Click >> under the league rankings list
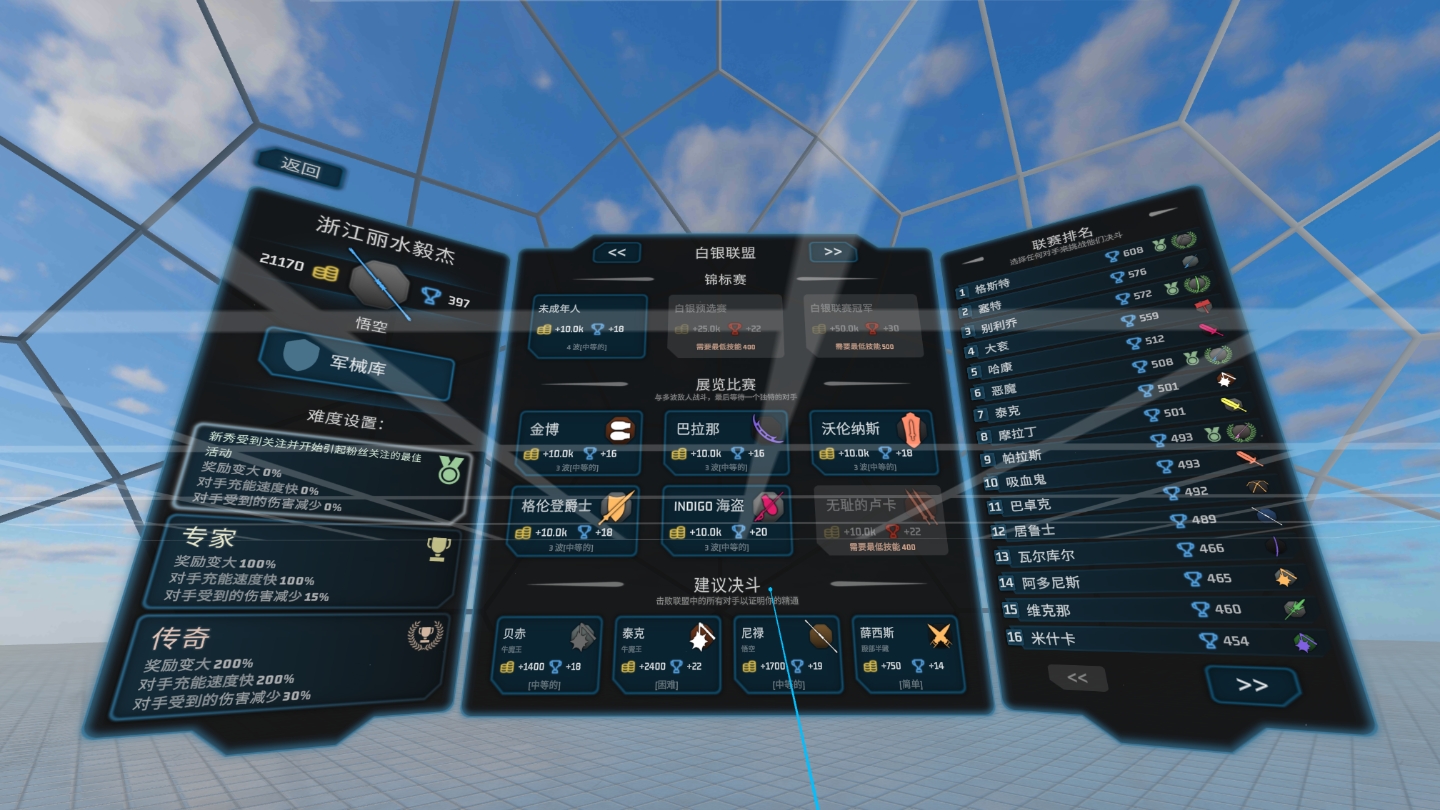Image resolution: width=1440 pixels, height=810 pixels. click(1253, 687)
